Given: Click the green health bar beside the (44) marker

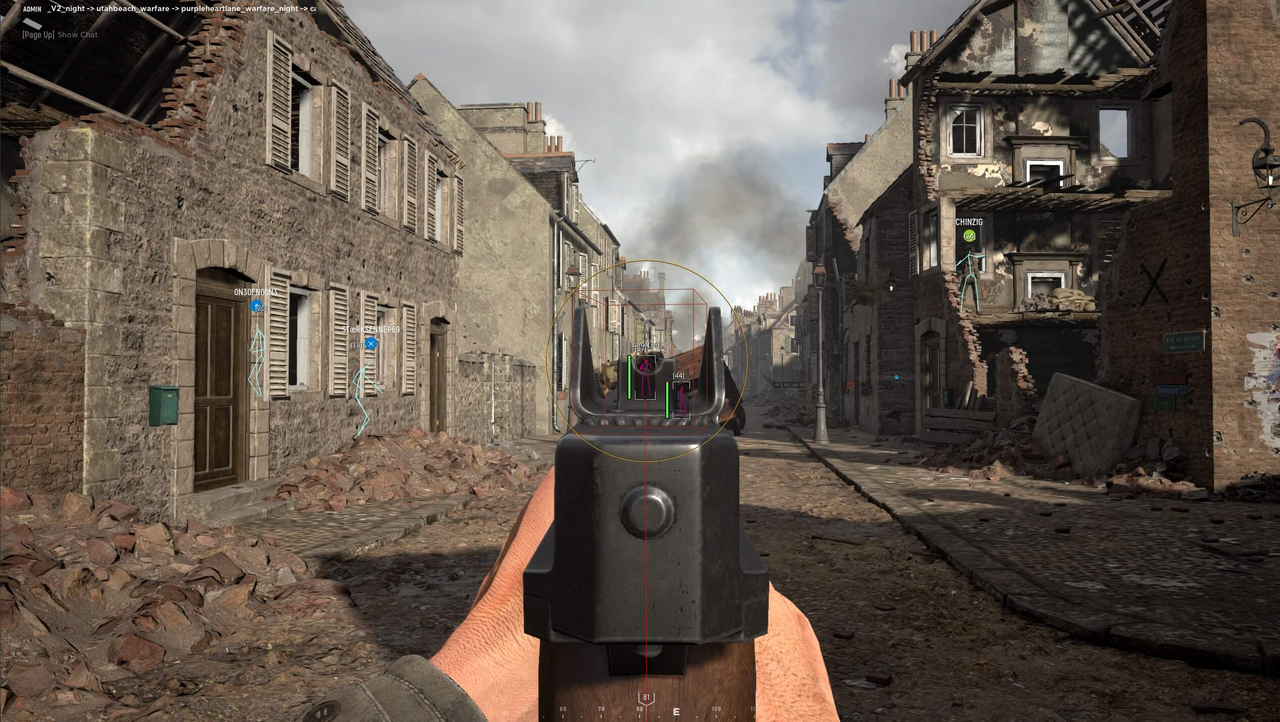Looking at the screenshot, I should (x=667, y=400).
